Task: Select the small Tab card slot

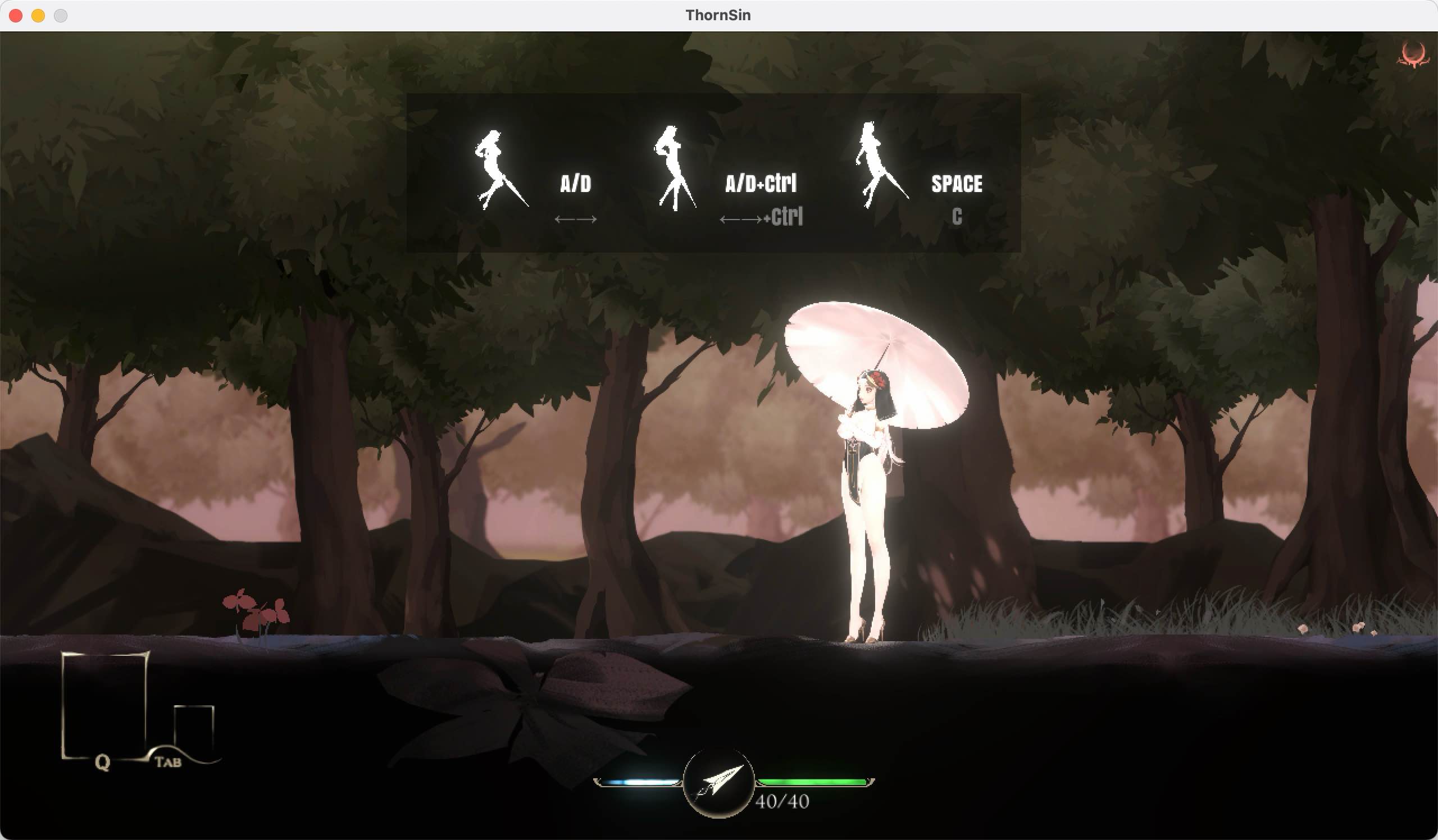Action: pyautogui.click(x=194, y=731)
